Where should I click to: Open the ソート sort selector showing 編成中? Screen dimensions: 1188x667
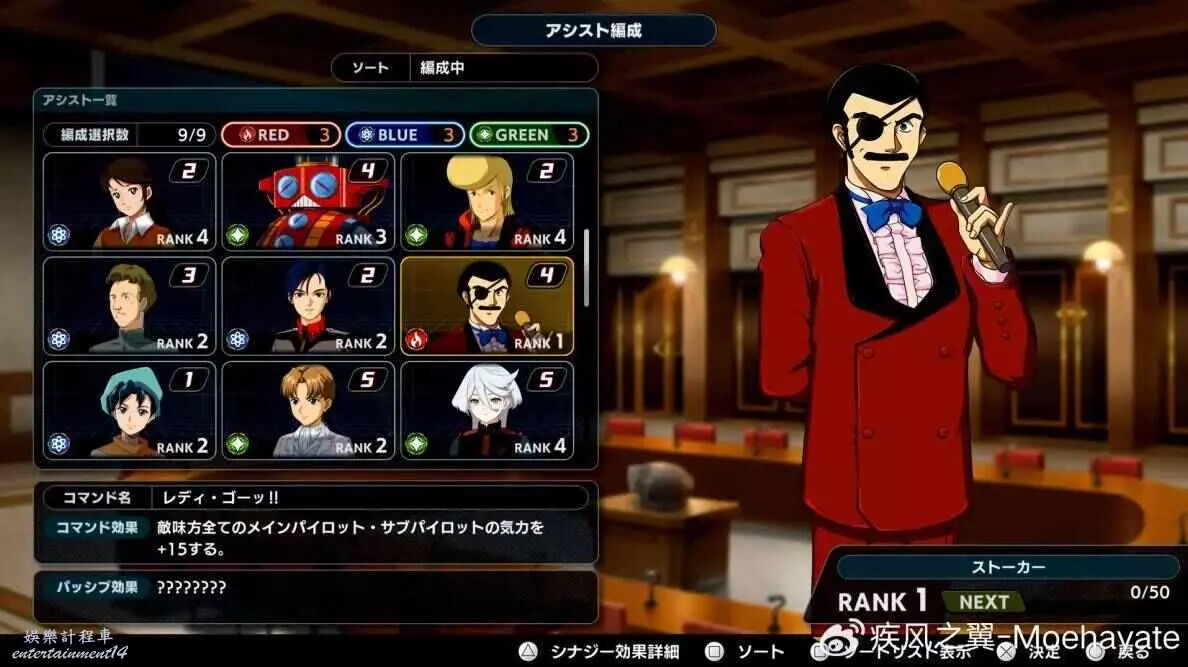click(x=465, y=68)
